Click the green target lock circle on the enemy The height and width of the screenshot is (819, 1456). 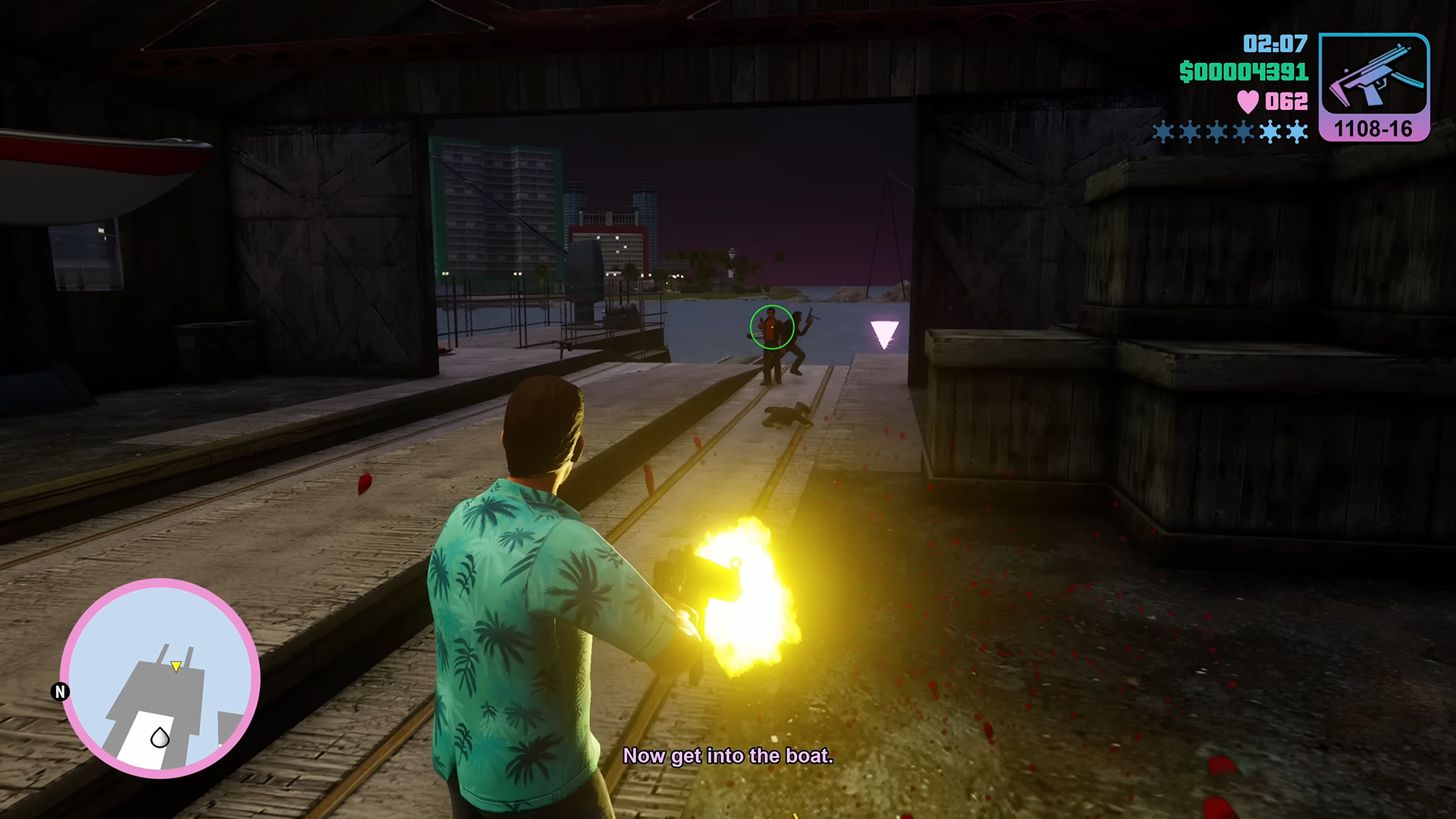click(x=771, y=327)
